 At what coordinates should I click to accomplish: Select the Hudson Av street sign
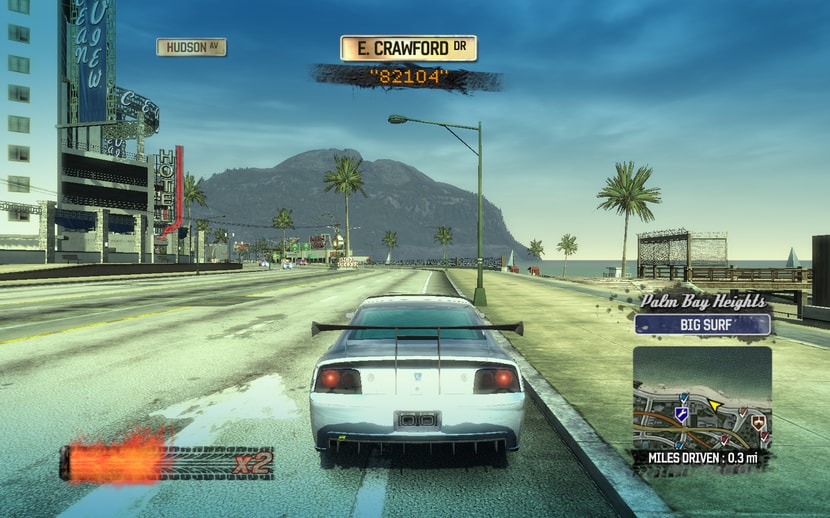tap(191, 47)
